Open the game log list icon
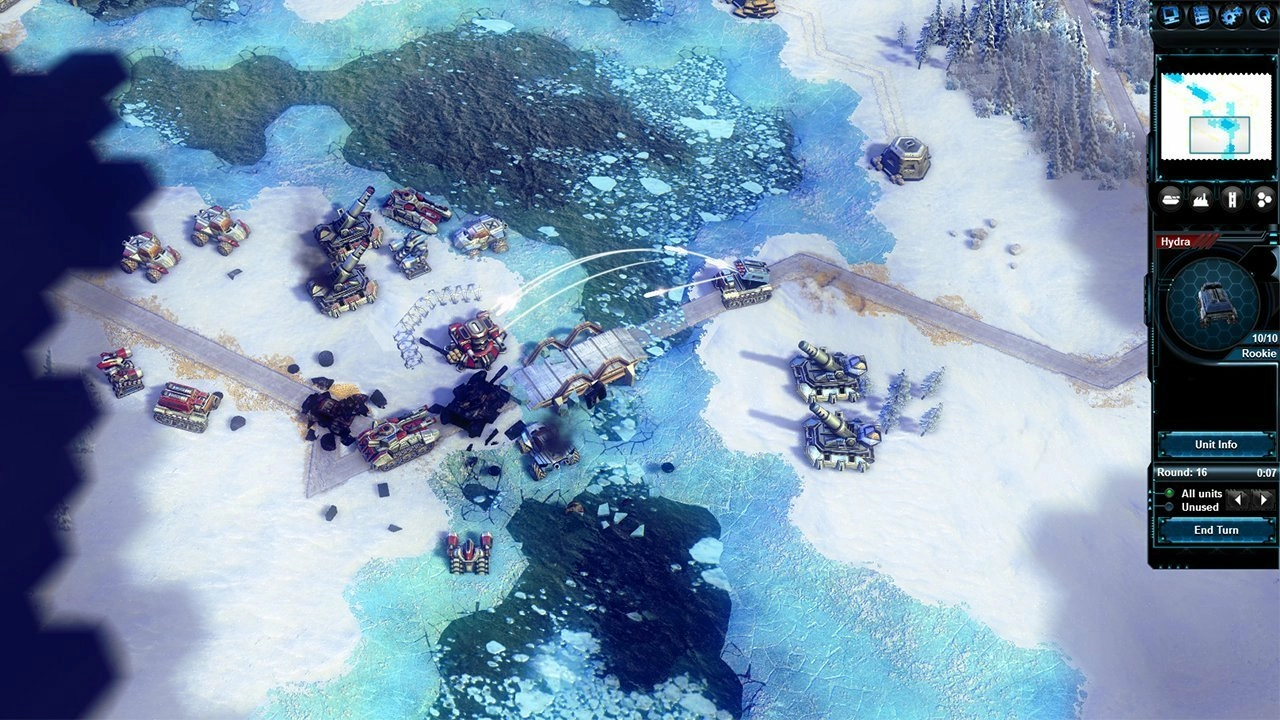This screenshot has height=720, width=1280. [1202, 15]
